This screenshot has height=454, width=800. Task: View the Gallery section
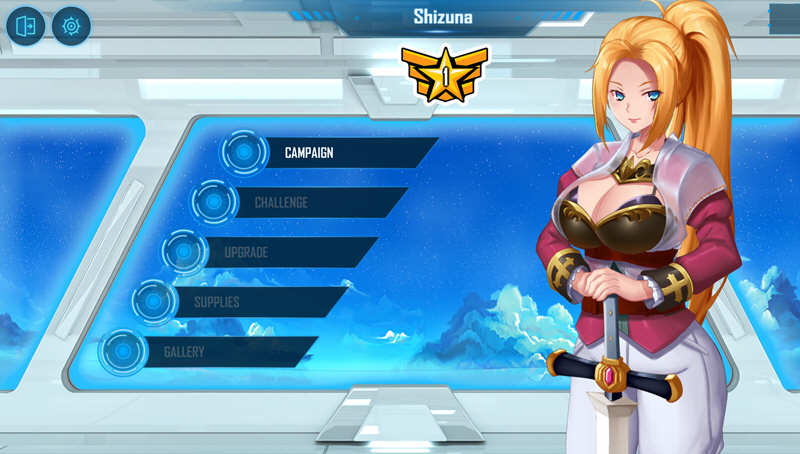click(x=210, y=352)
